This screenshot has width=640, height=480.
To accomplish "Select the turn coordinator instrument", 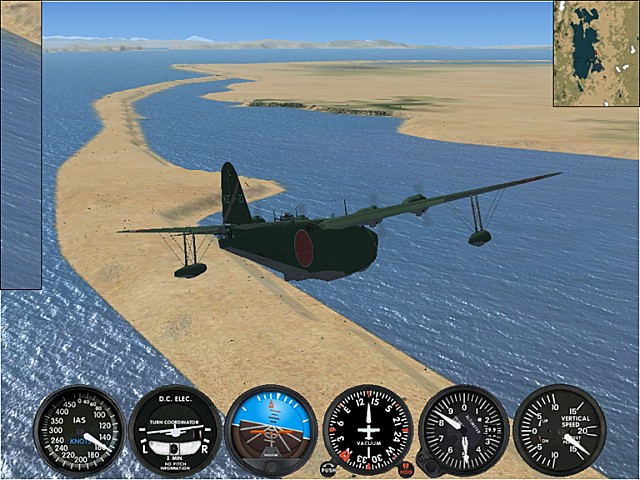I will click(x=174, y=430).
